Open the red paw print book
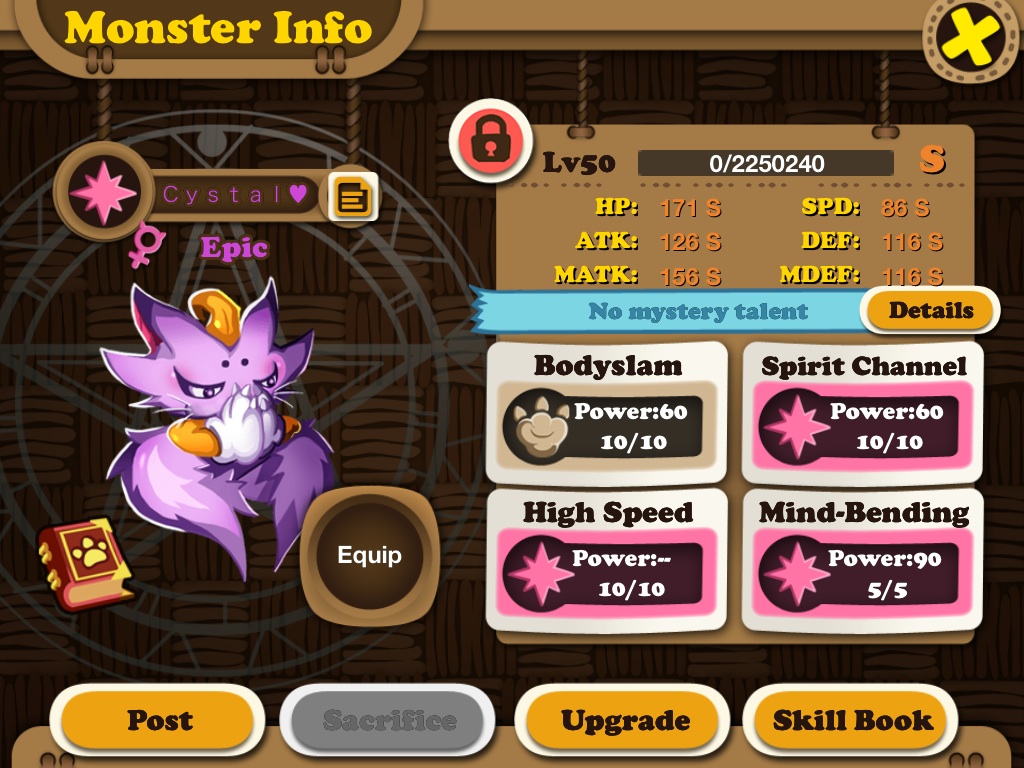The height and width of the screenshot is (768, 1024). 85,563
